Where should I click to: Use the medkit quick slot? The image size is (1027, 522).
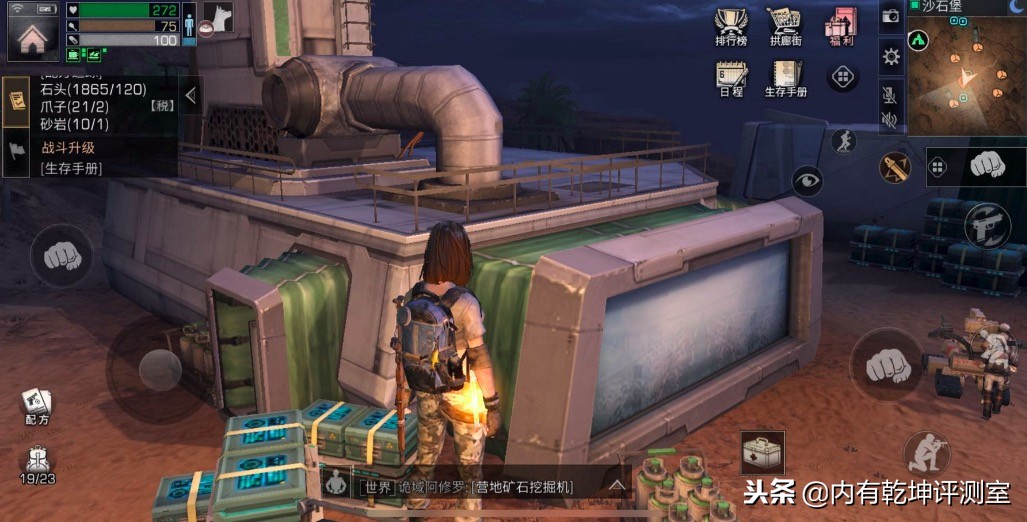click(762, 453)
